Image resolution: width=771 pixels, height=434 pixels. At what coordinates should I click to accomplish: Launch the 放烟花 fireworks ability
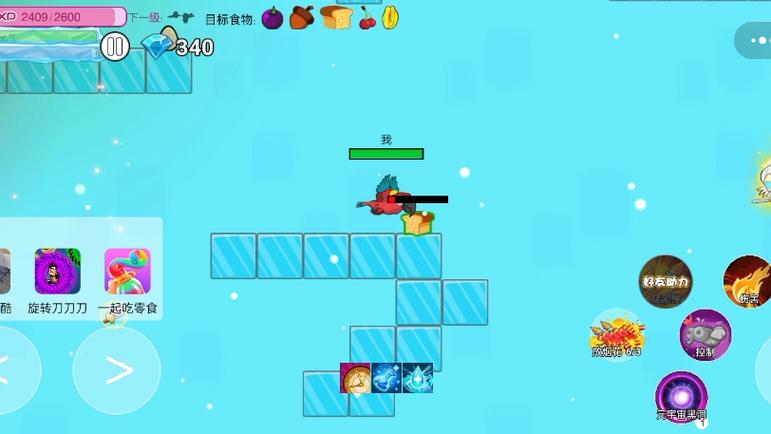coord(616,333)
